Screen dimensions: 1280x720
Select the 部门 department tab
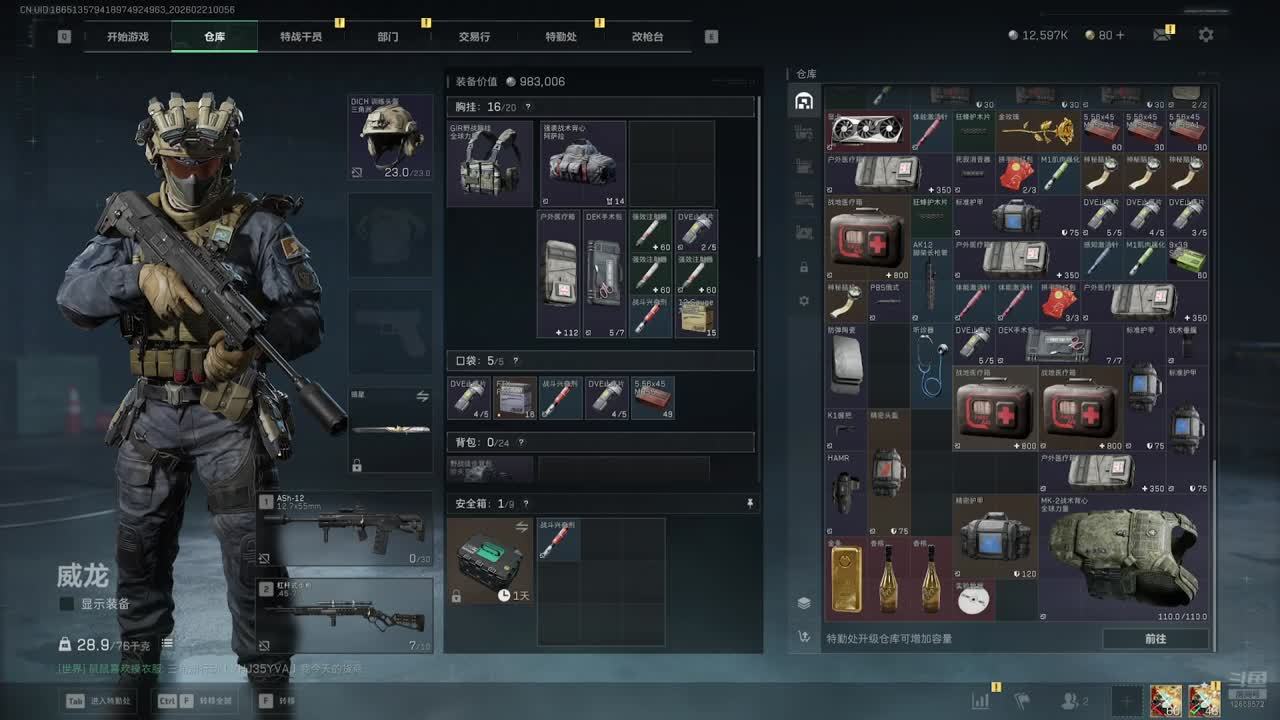[388, 37]
